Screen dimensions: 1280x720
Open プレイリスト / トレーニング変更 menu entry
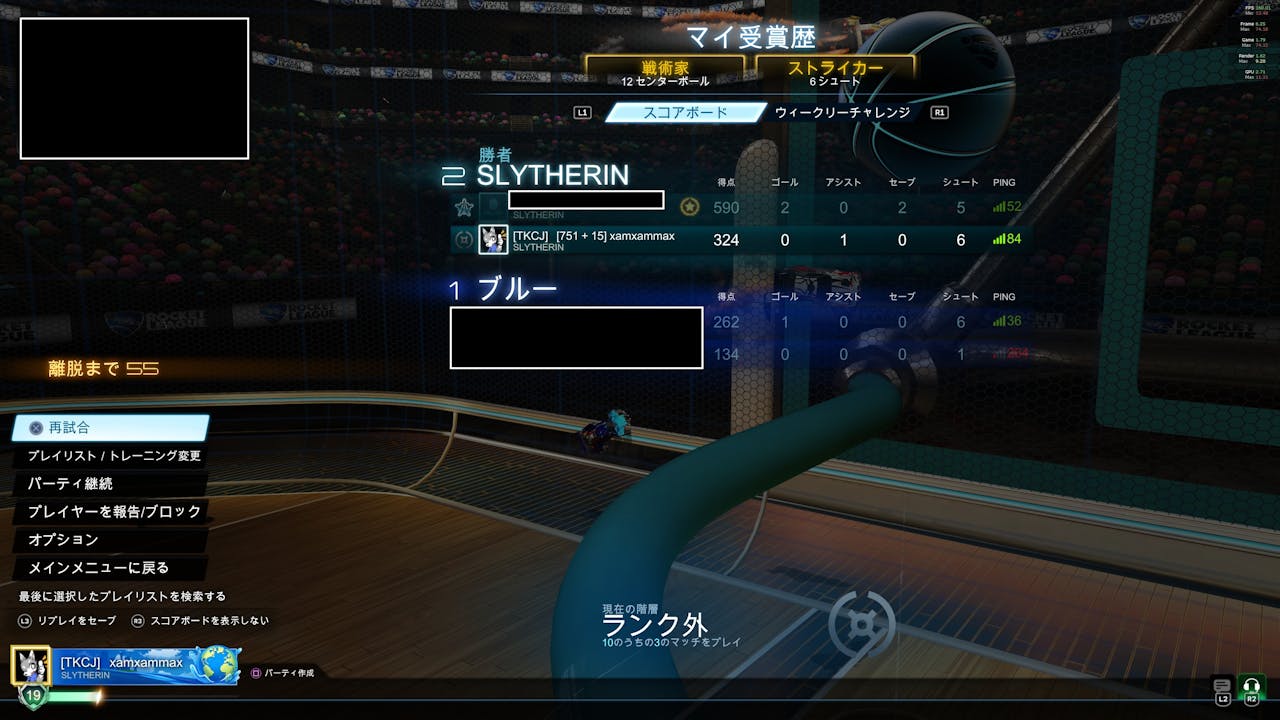pyautogui.click(x=114, y=456)
